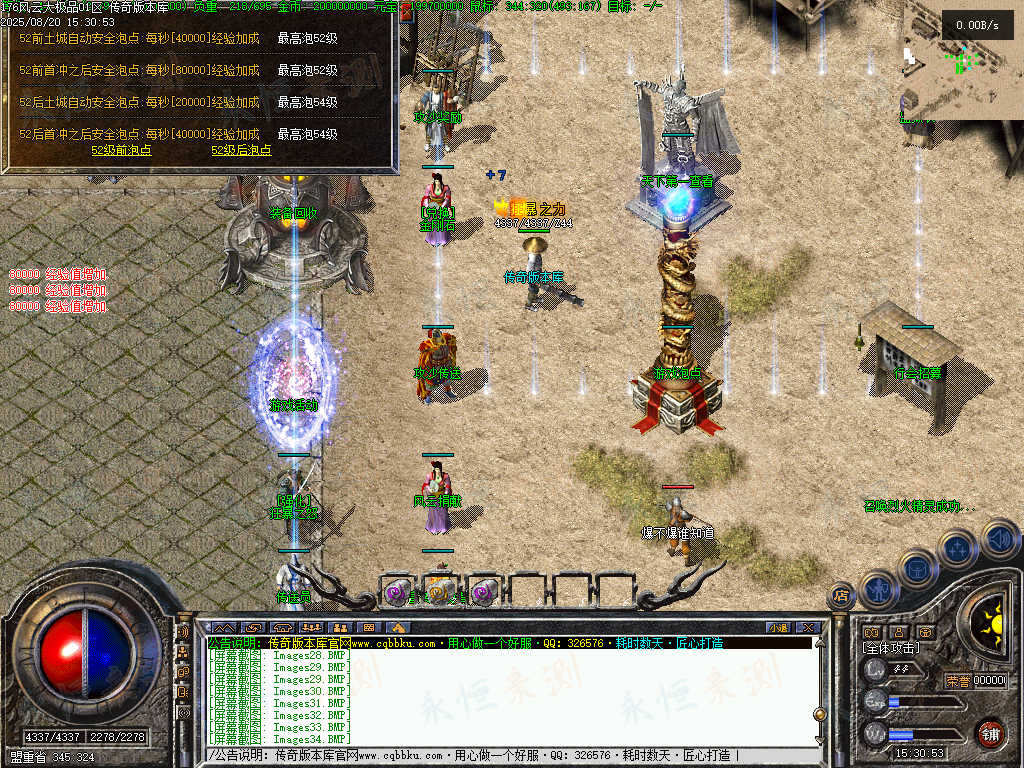This screenshot has width=1024, height=768.
Task: Open the sparkle skills round button
Action: (x=958, y=549)
